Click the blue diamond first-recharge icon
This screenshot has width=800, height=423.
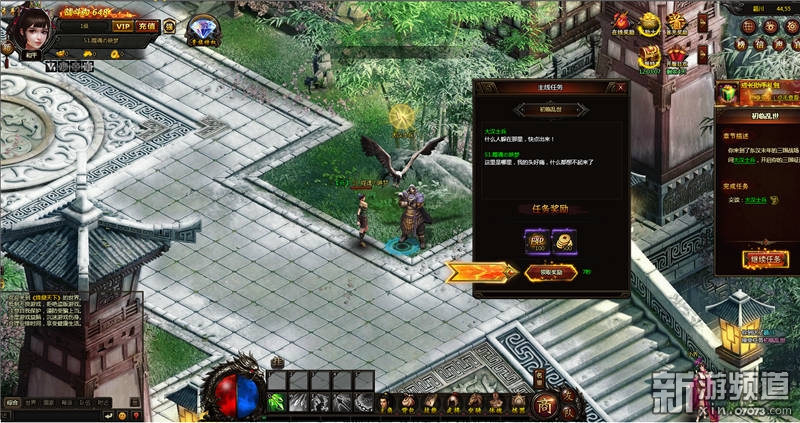click(202, 29)
